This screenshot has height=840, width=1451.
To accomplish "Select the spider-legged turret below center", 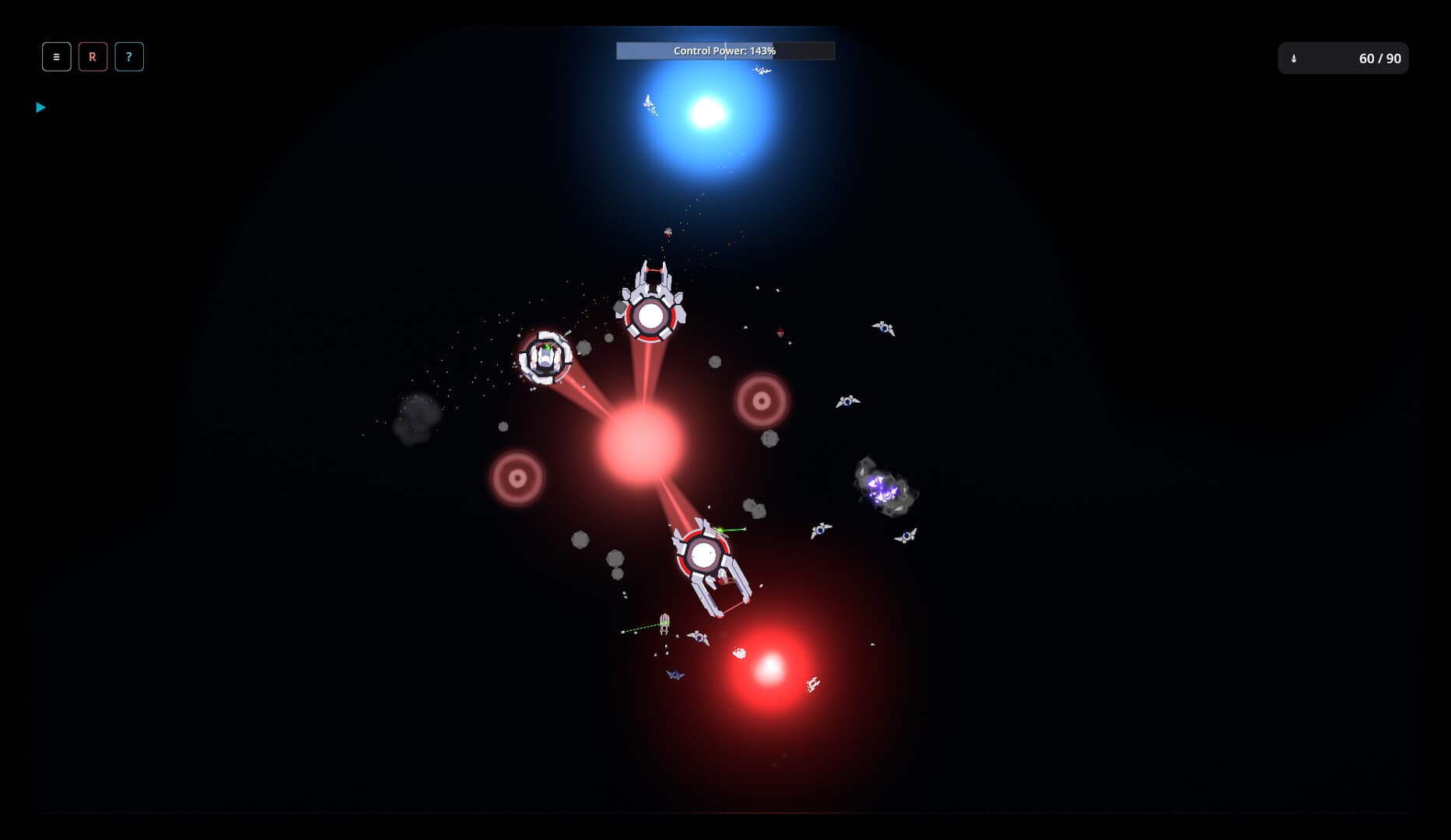I will 705,555.
